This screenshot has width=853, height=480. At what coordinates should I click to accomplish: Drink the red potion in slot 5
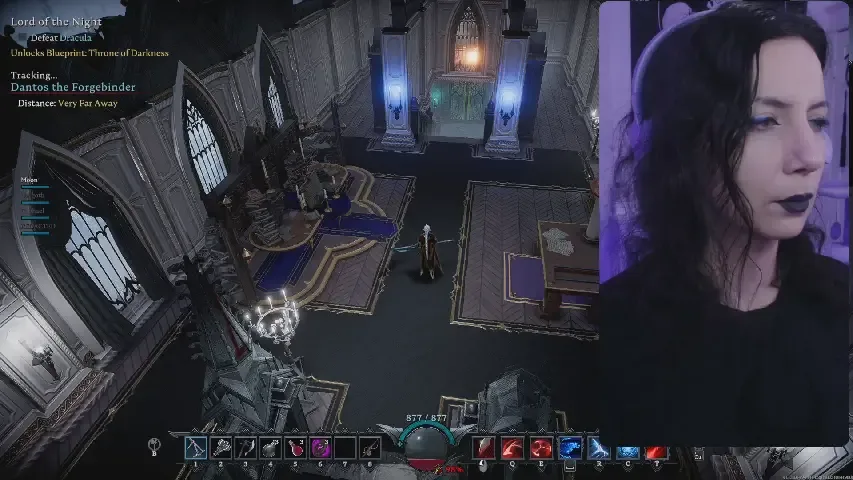click(x=295, y=449)
